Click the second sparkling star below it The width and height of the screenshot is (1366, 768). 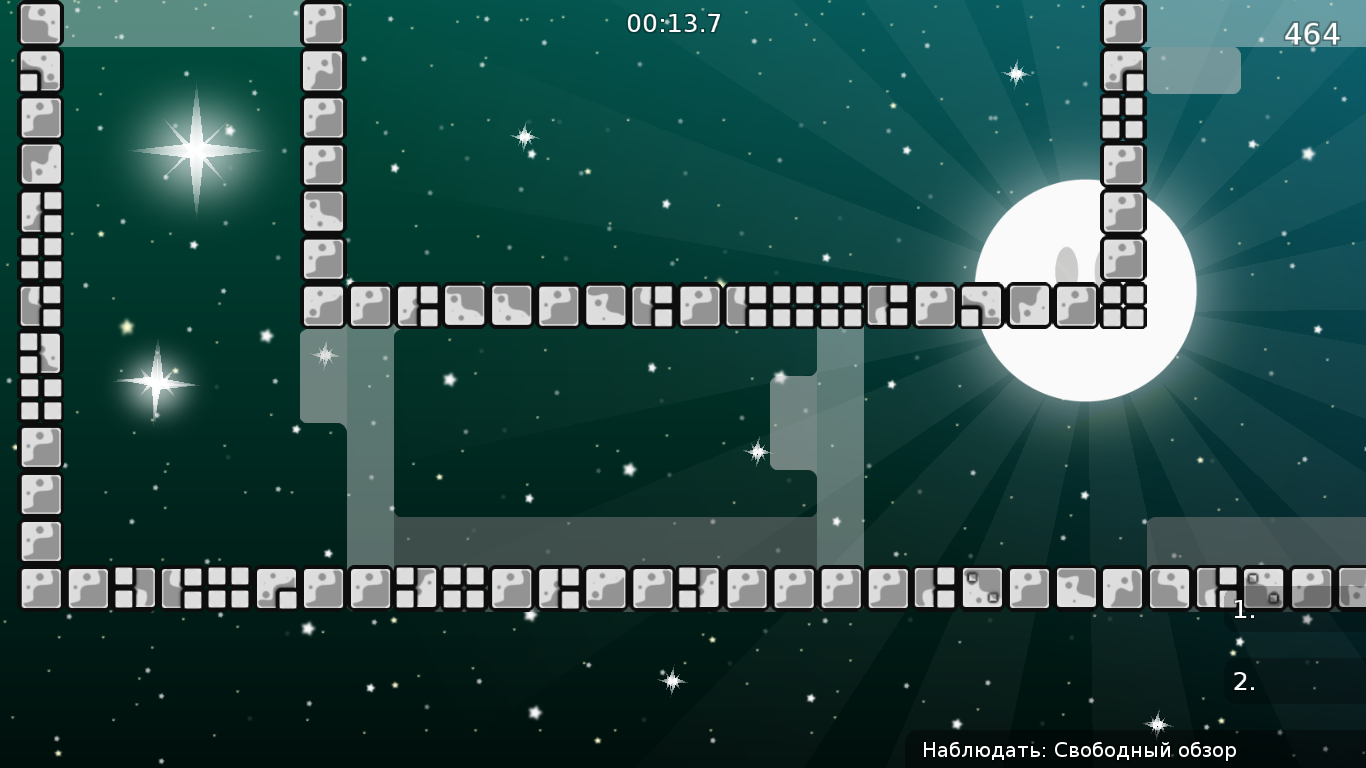[x=158, y=382]
